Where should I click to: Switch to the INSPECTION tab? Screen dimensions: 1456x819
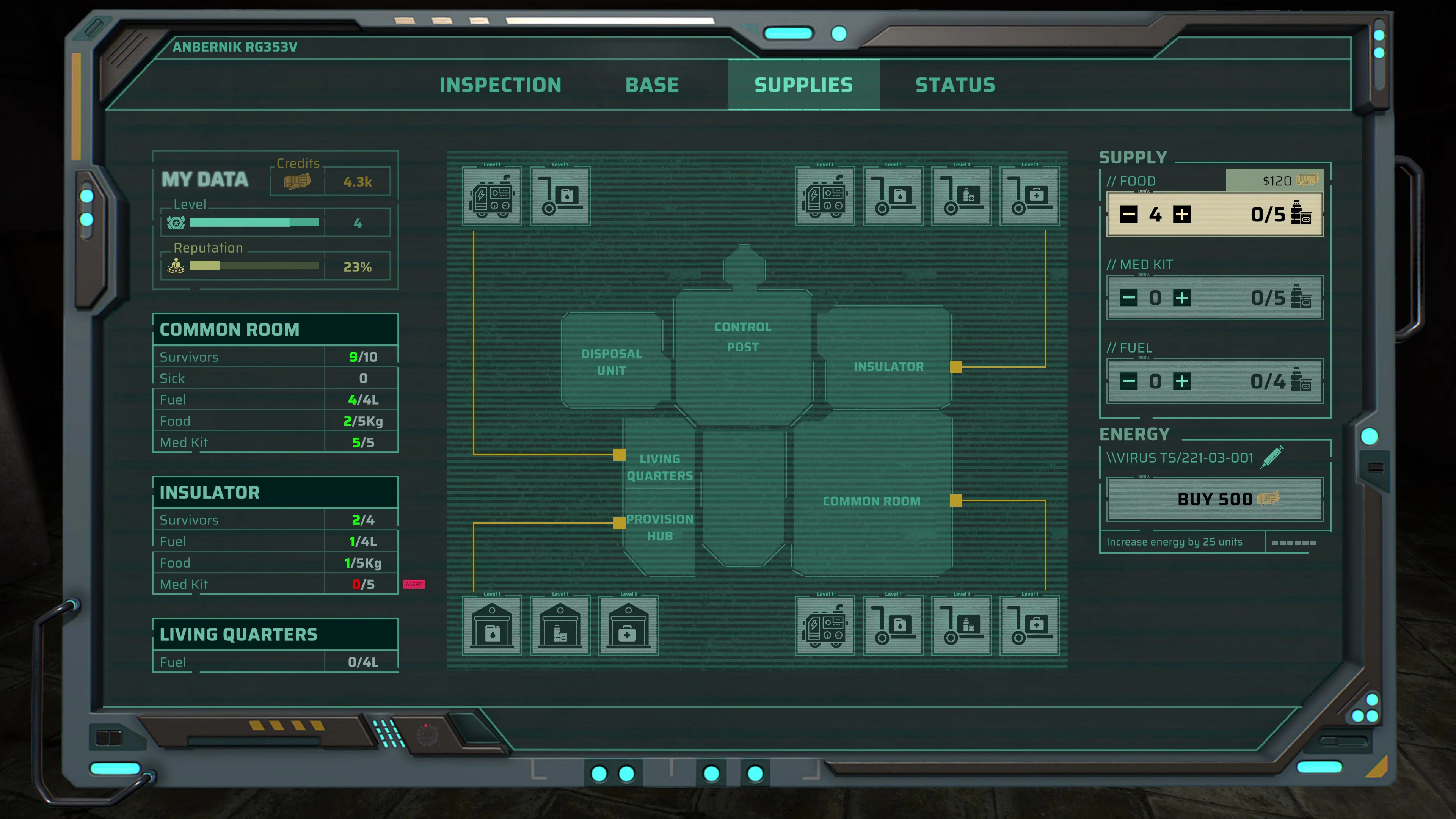tap(501, 85)
